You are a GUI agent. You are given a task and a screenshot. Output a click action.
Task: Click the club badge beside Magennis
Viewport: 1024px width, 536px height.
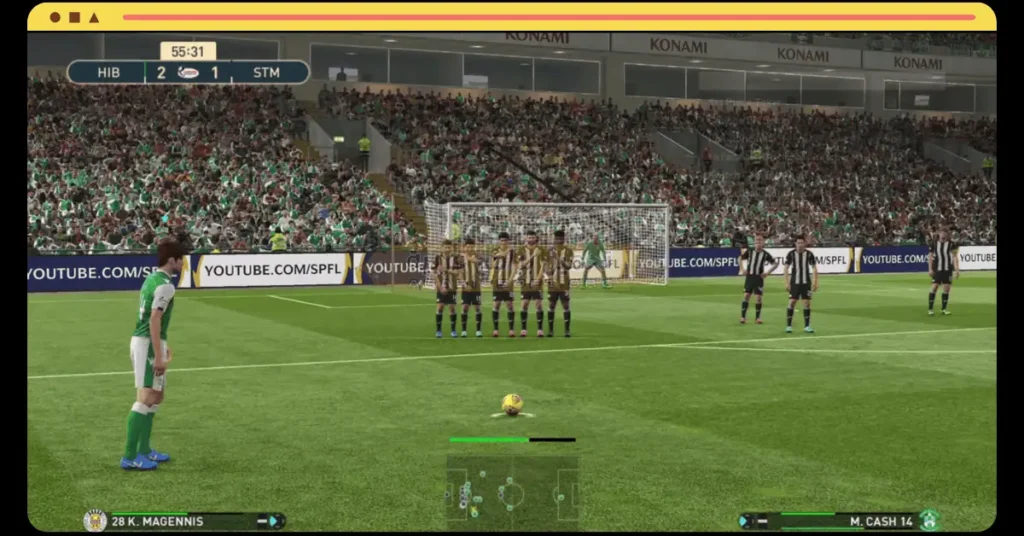95,520
